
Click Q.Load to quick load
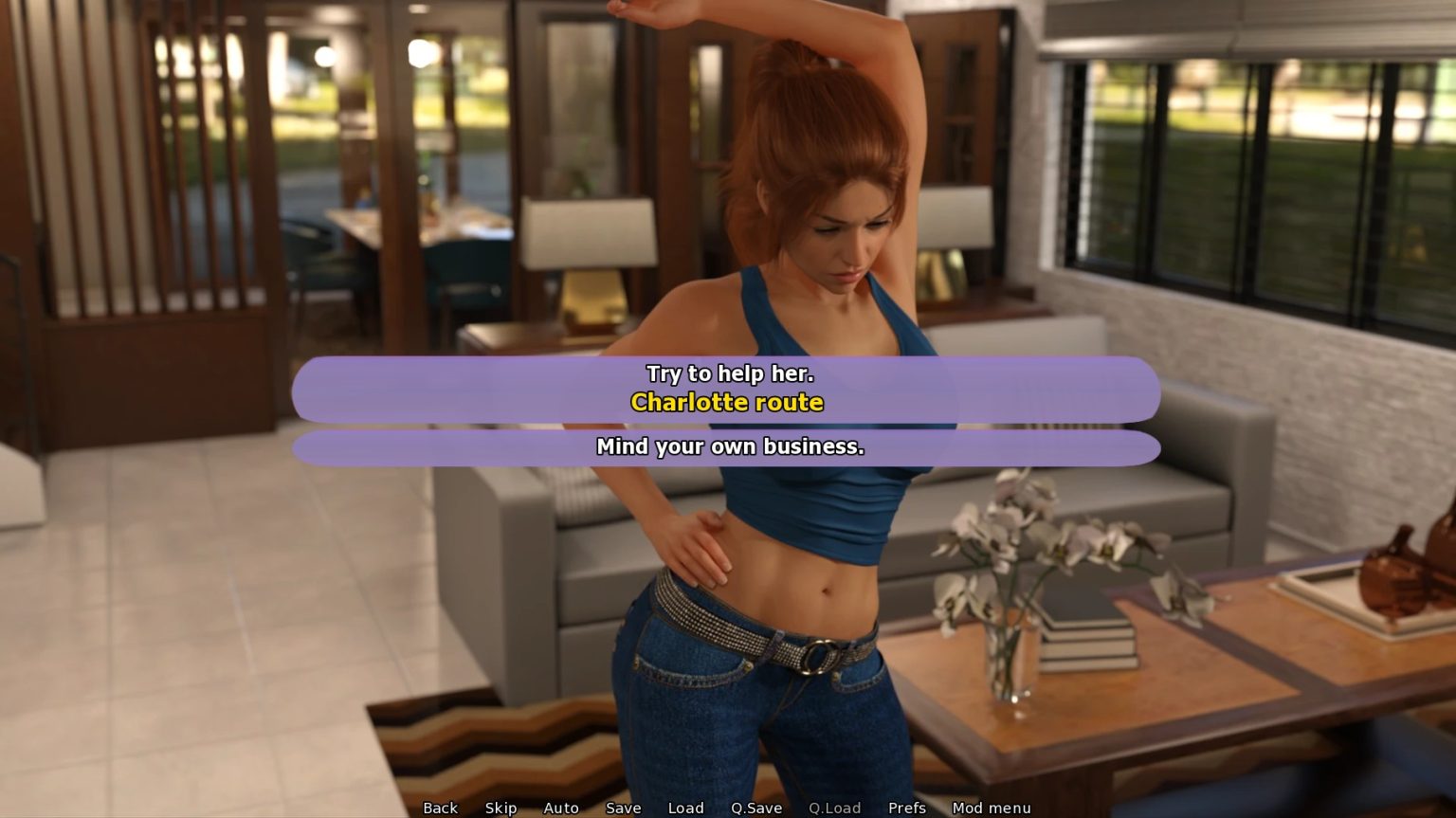[x=834, y=808]
